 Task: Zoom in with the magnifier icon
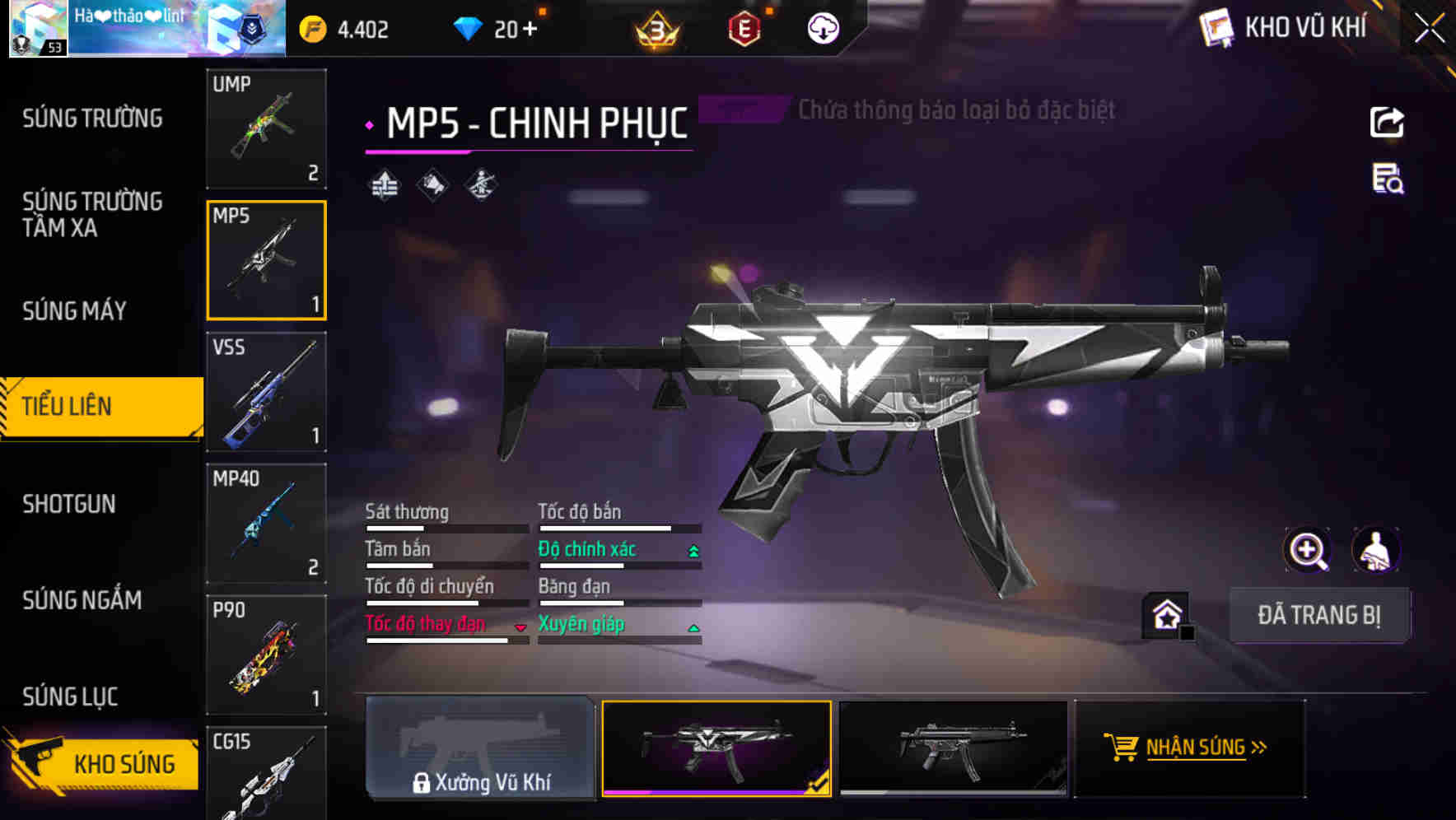pos(1307,550)
